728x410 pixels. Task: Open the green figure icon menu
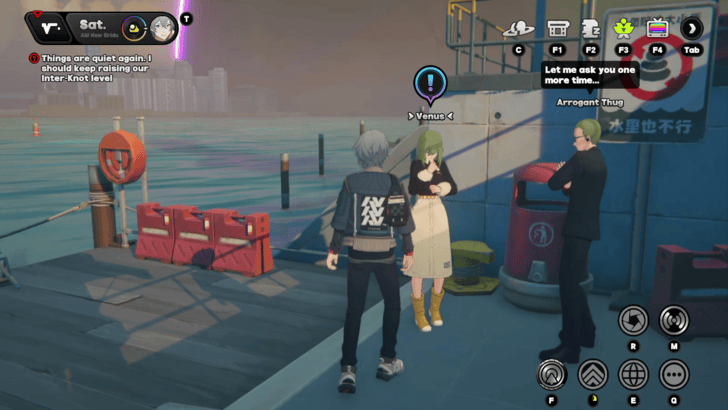pyautogui.click(x=624, y=28)
